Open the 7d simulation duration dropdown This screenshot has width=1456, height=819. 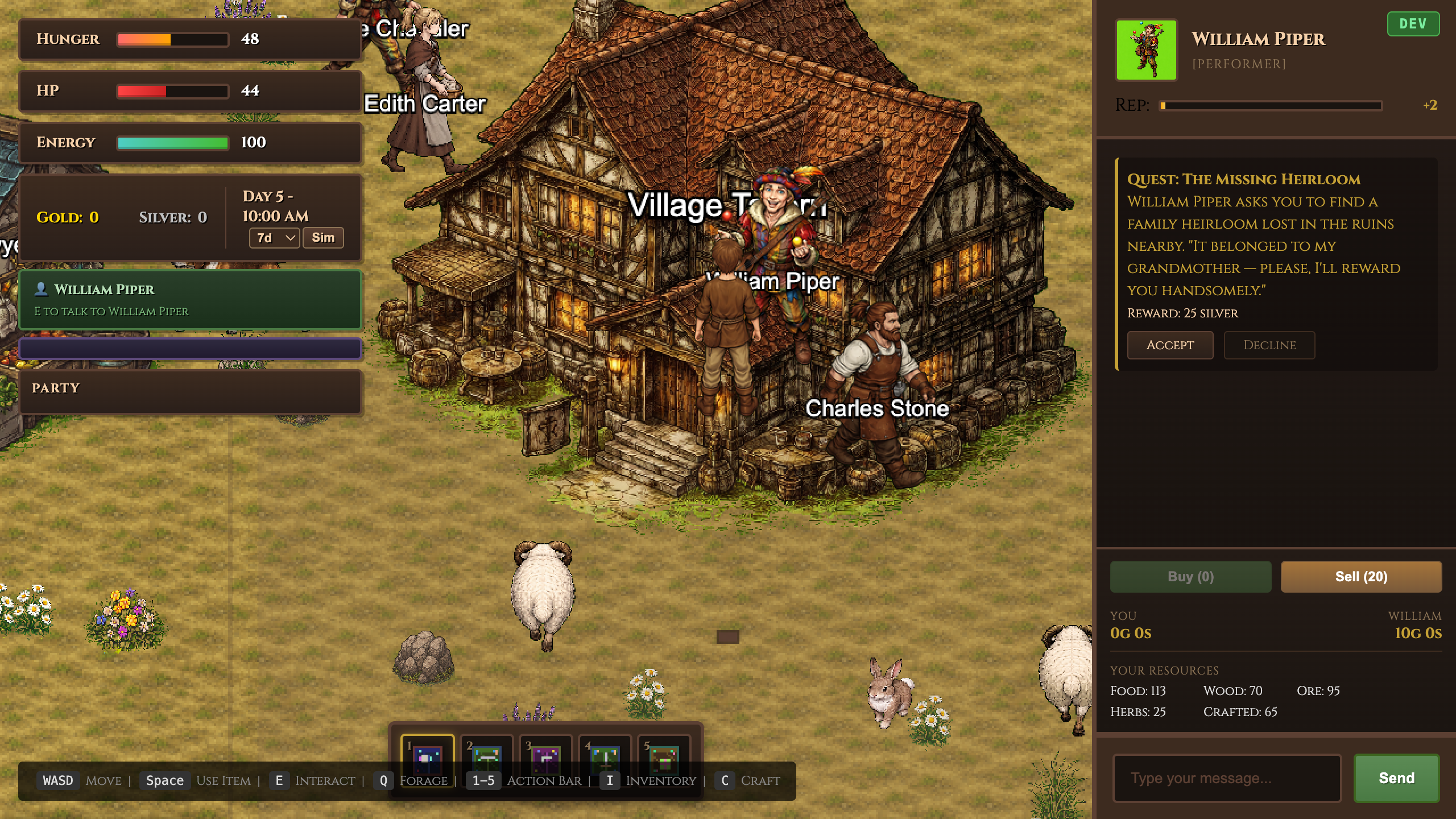[x=274, y=237]
